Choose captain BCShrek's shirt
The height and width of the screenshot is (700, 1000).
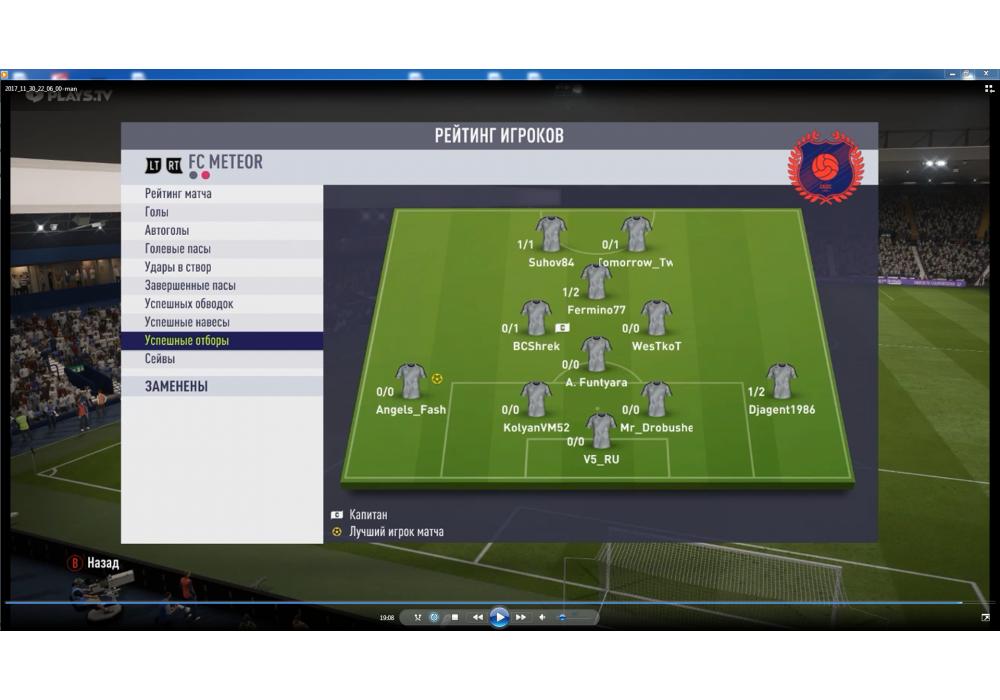(536, 318)
